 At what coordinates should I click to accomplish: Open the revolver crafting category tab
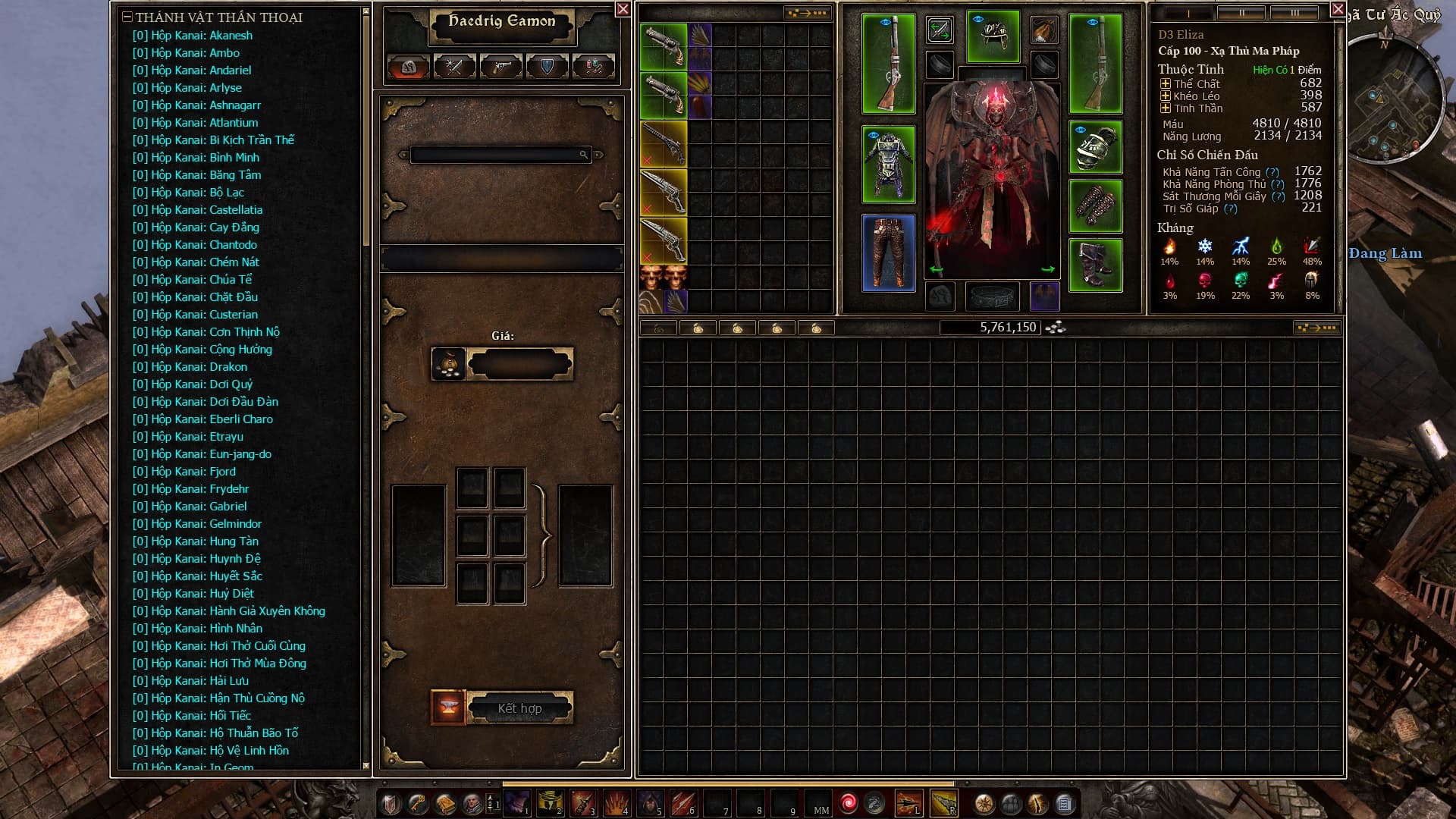click(x=501, y=67)
